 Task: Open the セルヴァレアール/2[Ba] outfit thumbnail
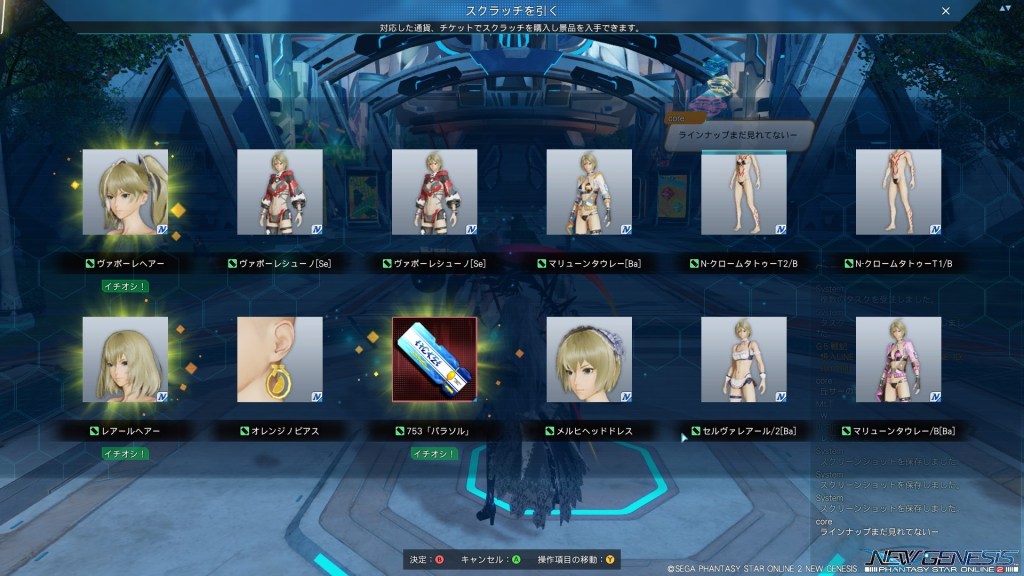coord(744,359)
